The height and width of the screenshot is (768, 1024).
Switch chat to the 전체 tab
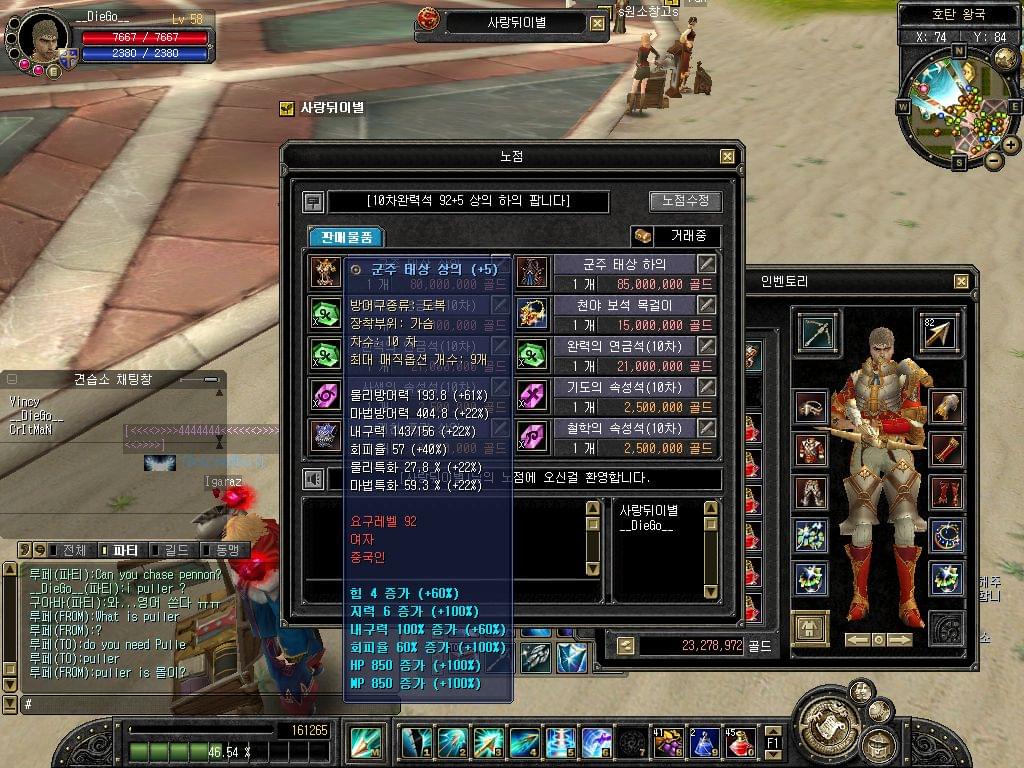75,550
